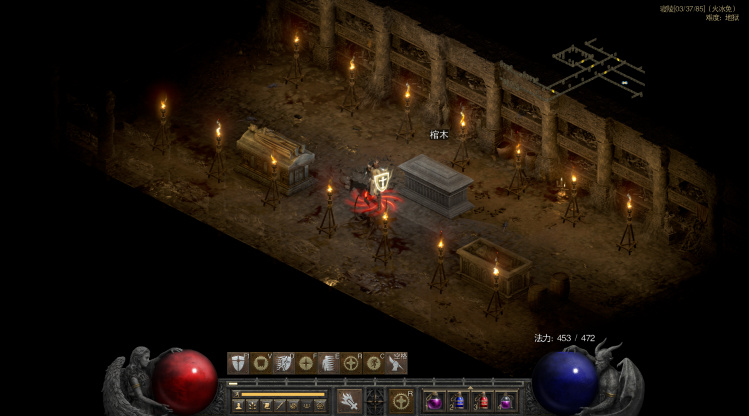Select the skill bound to the 空格 key
The image size is (749, 416).
coord(396,363)
